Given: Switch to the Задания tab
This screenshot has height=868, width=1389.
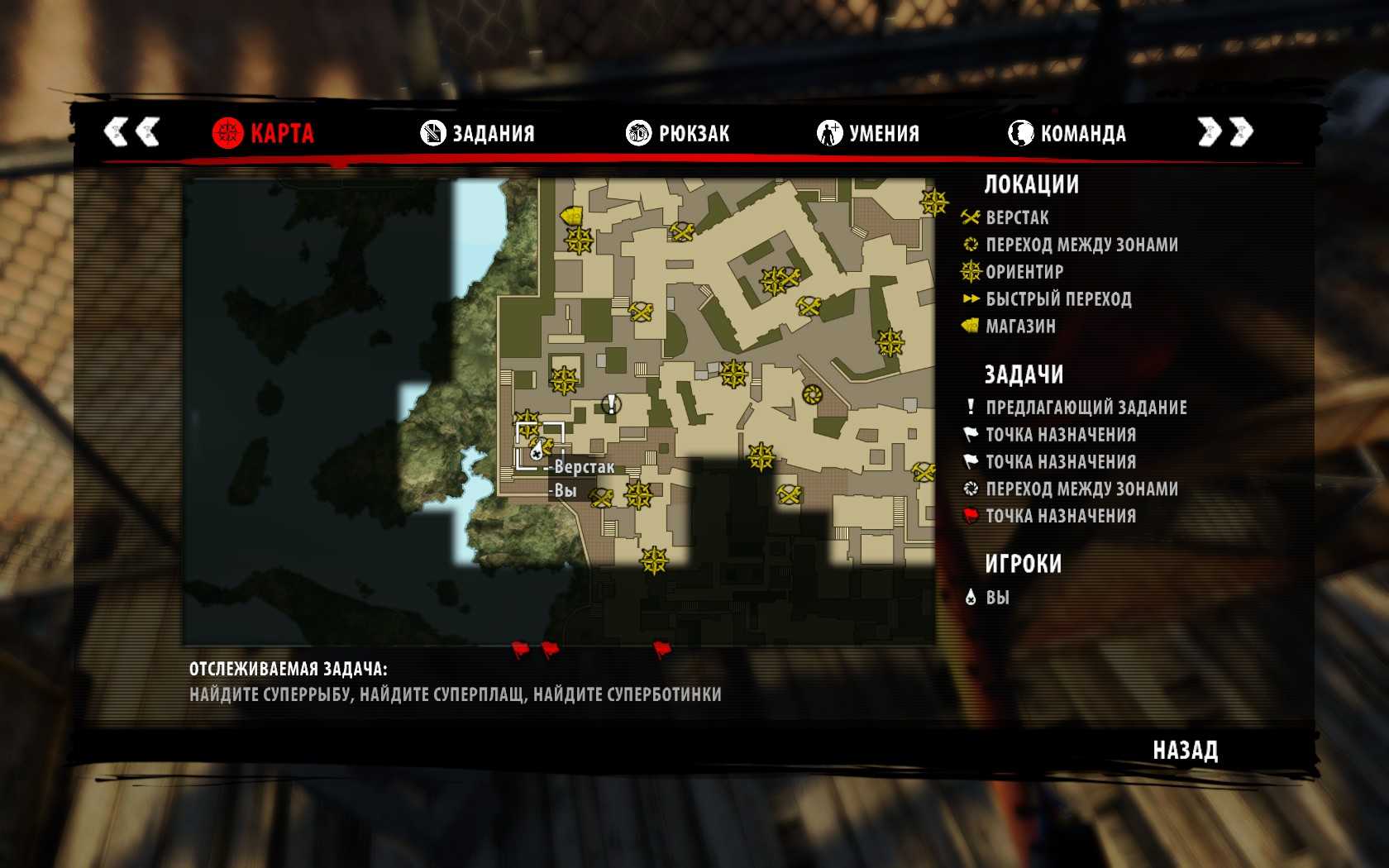Looking at the screenshot, I should point(478,133).
